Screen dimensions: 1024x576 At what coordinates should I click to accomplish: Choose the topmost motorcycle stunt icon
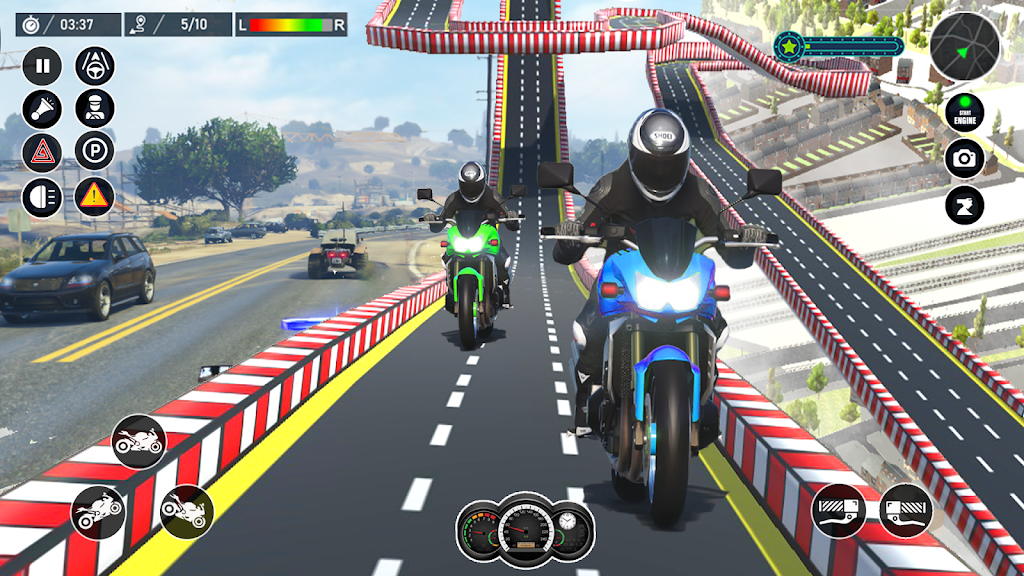coord(139,441)
